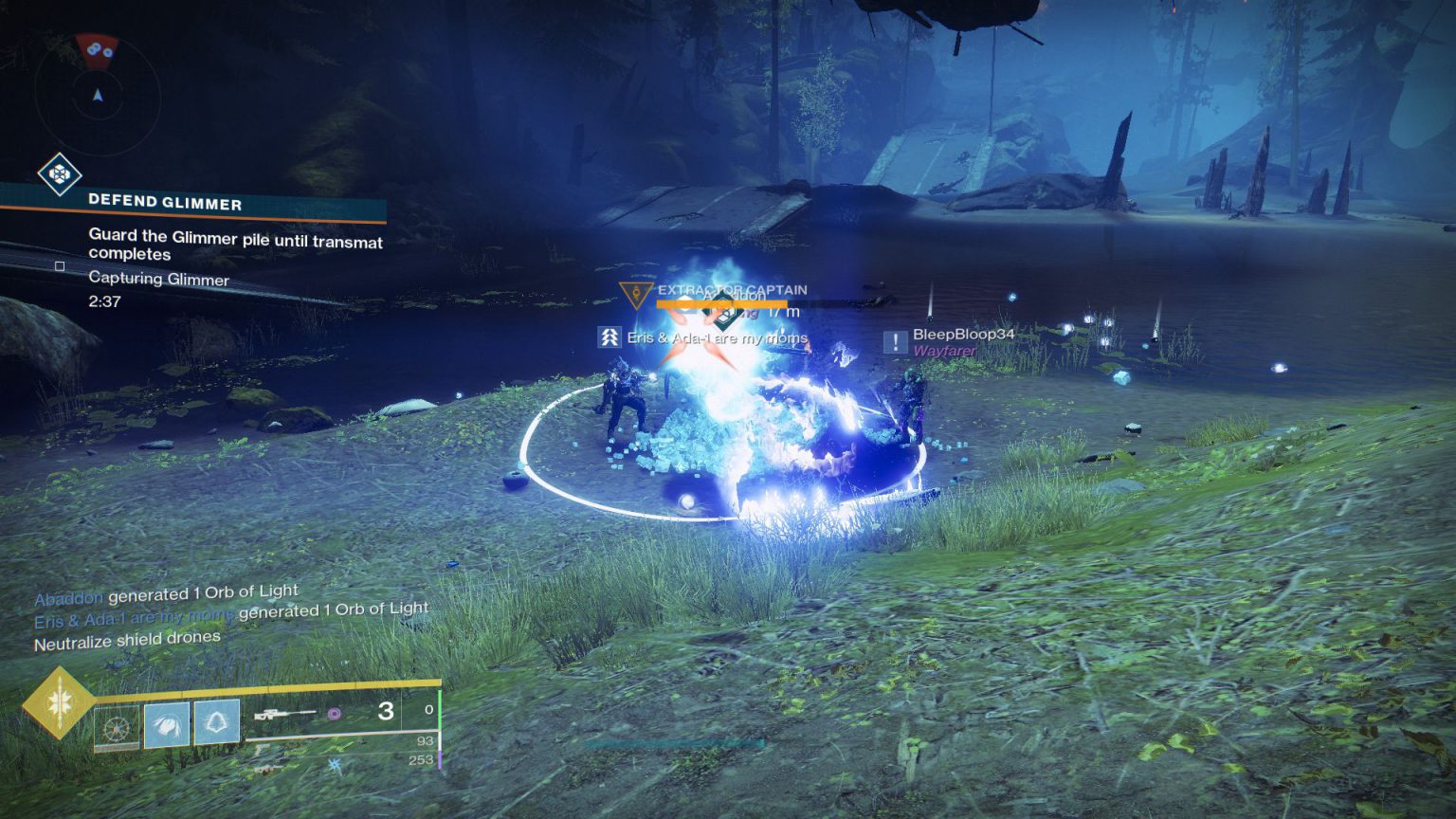Viewport: 1456px width, 819px height.
Task: Click the ammo counter showing 3 rounds
Action: [x=385, y=713]
